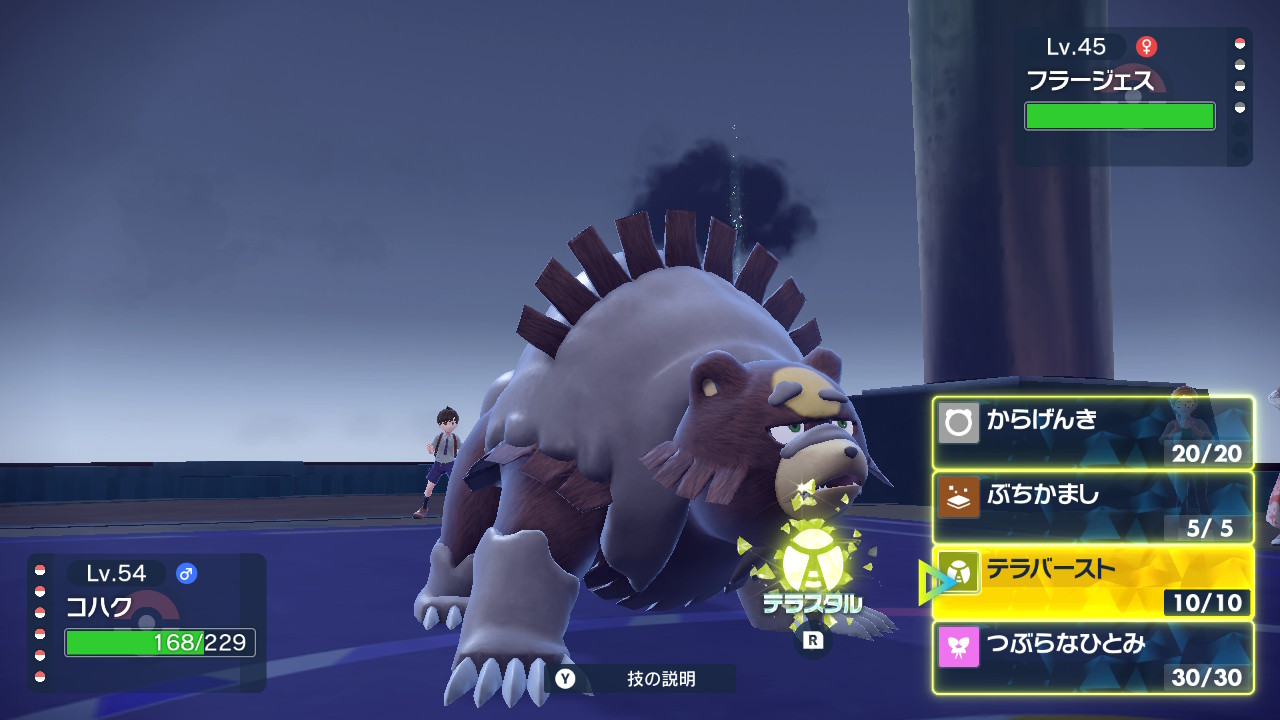Image resolution: width=1280 pixels, height=720 pixels.
Task: Use the highlighted move テラバースト
Action: (1093, 582)
